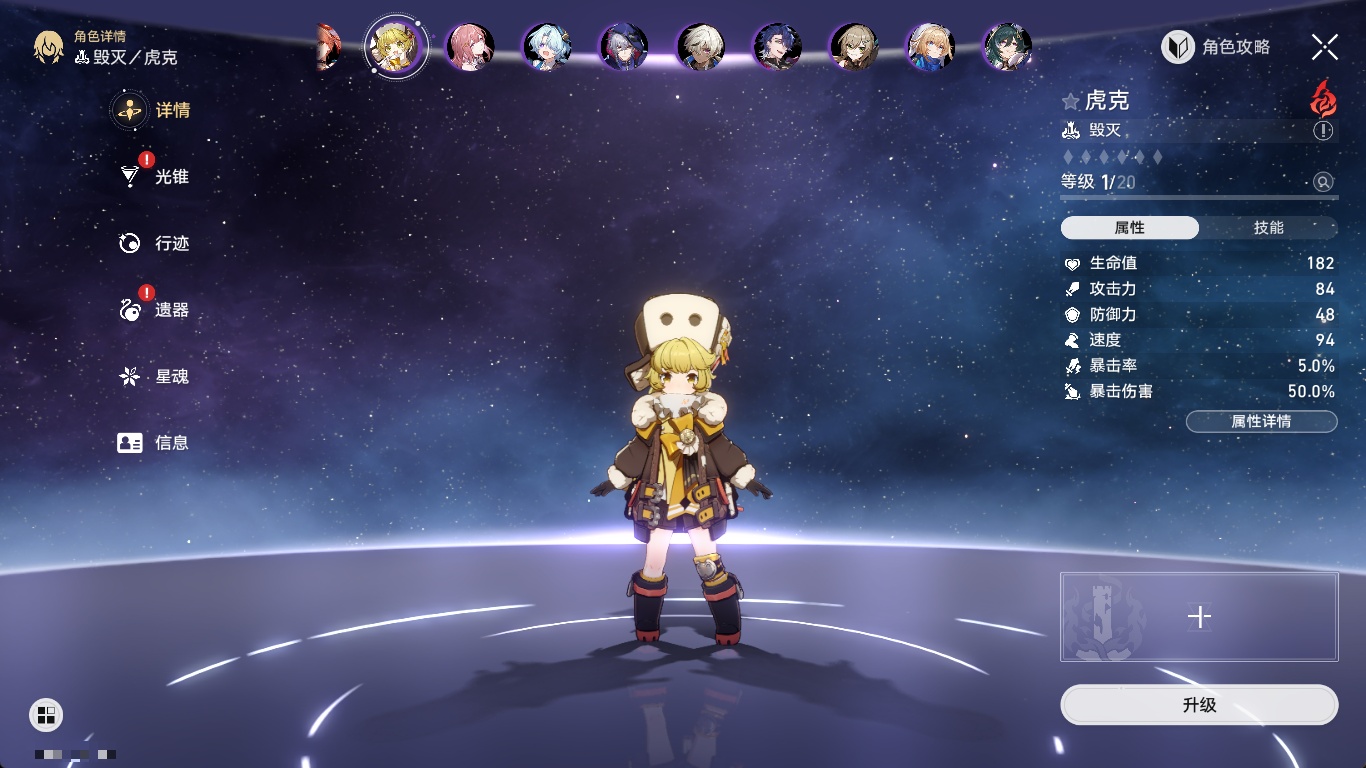Image resolution: width=1366 pixels, height=768 pixels.
Task: Open the 角色攻略 character guide
Action: coord(1217,47)
